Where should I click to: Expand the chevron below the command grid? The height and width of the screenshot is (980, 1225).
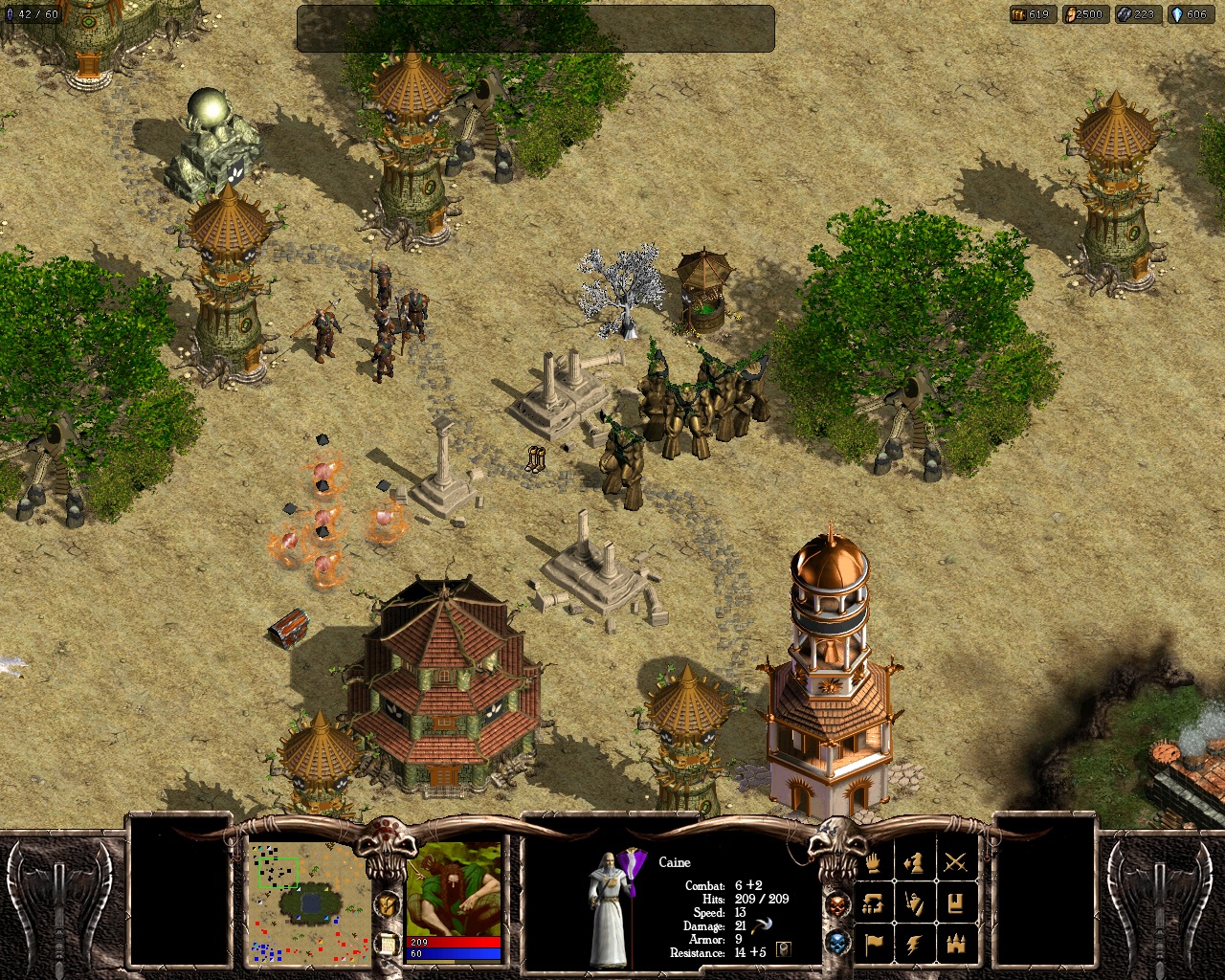pyautogui.click(x=917, y=967)
